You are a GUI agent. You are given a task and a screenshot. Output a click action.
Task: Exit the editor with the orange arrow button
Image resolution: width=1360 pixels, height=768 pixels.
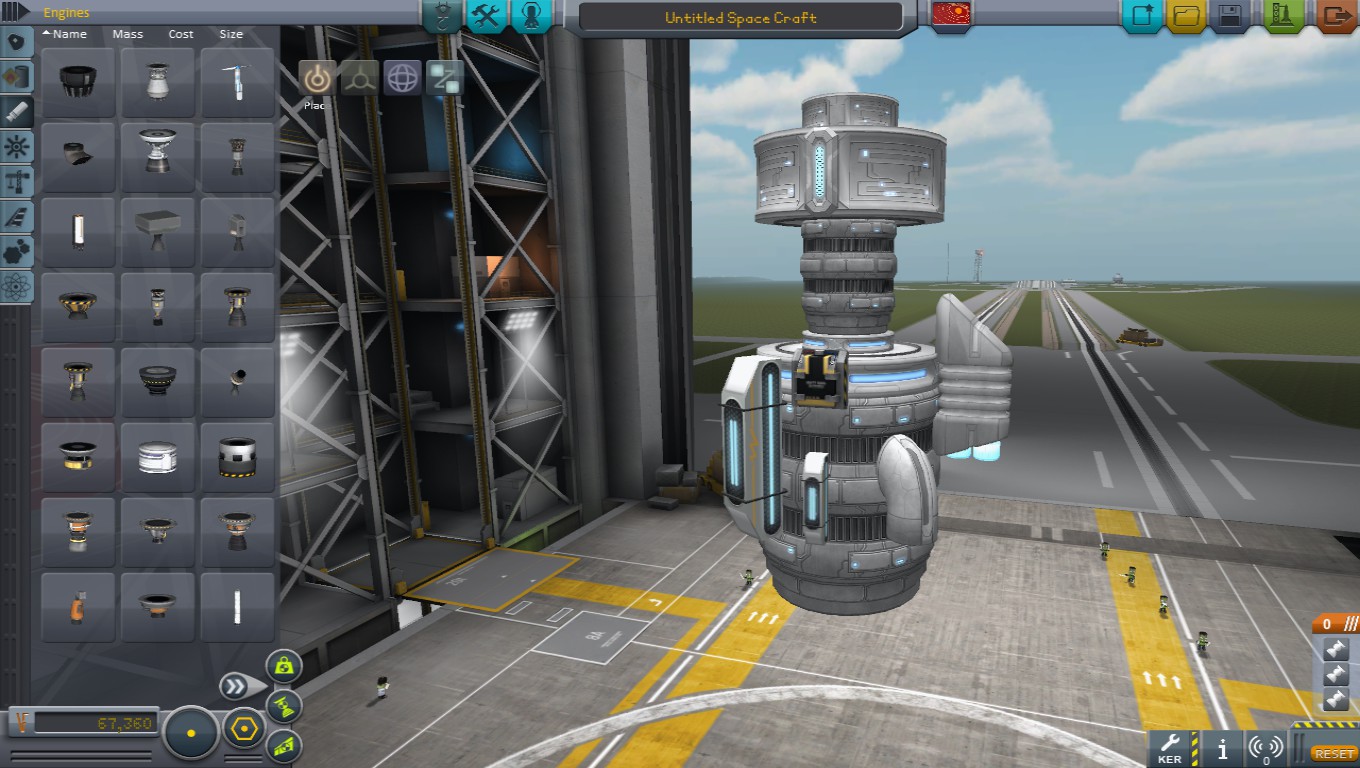[x=1335, y=16]
